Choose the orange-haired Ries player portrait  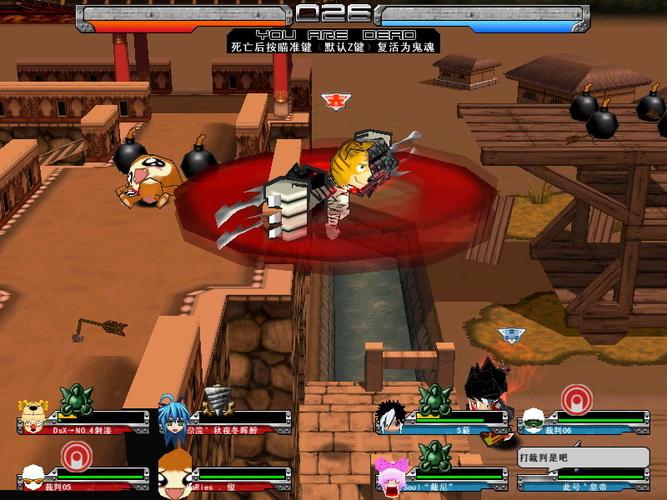(175, 473)
